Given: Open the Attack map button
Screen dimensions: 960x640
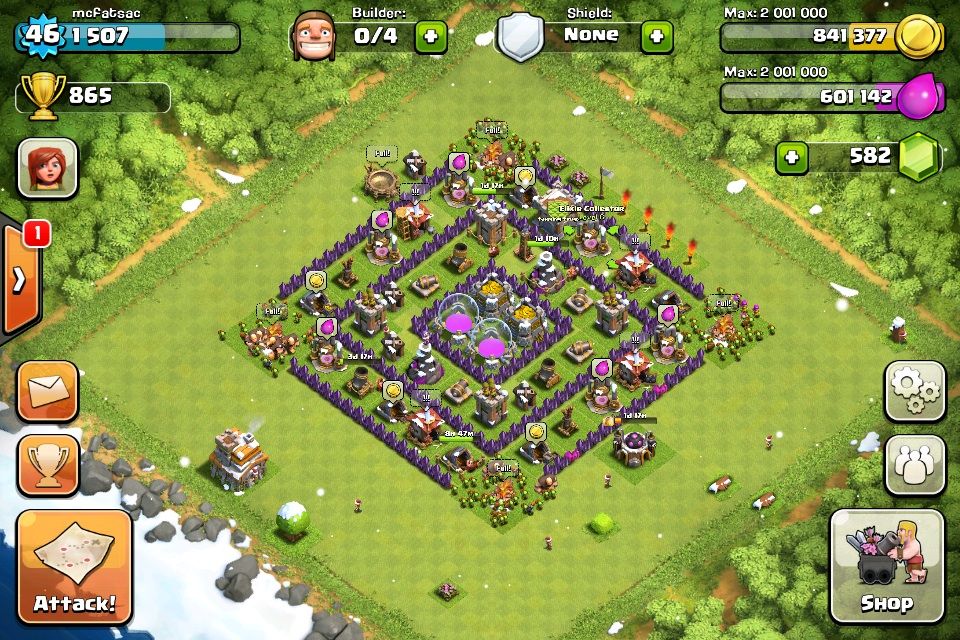Looking at the screenshot, I should point(75,567).
